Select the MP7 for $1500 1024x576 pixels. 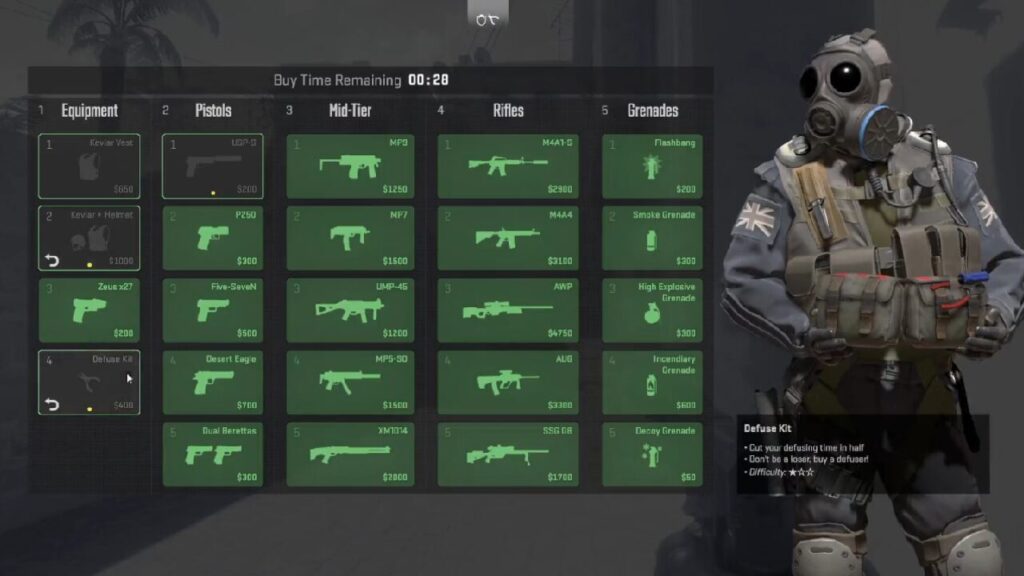[350, 238]
